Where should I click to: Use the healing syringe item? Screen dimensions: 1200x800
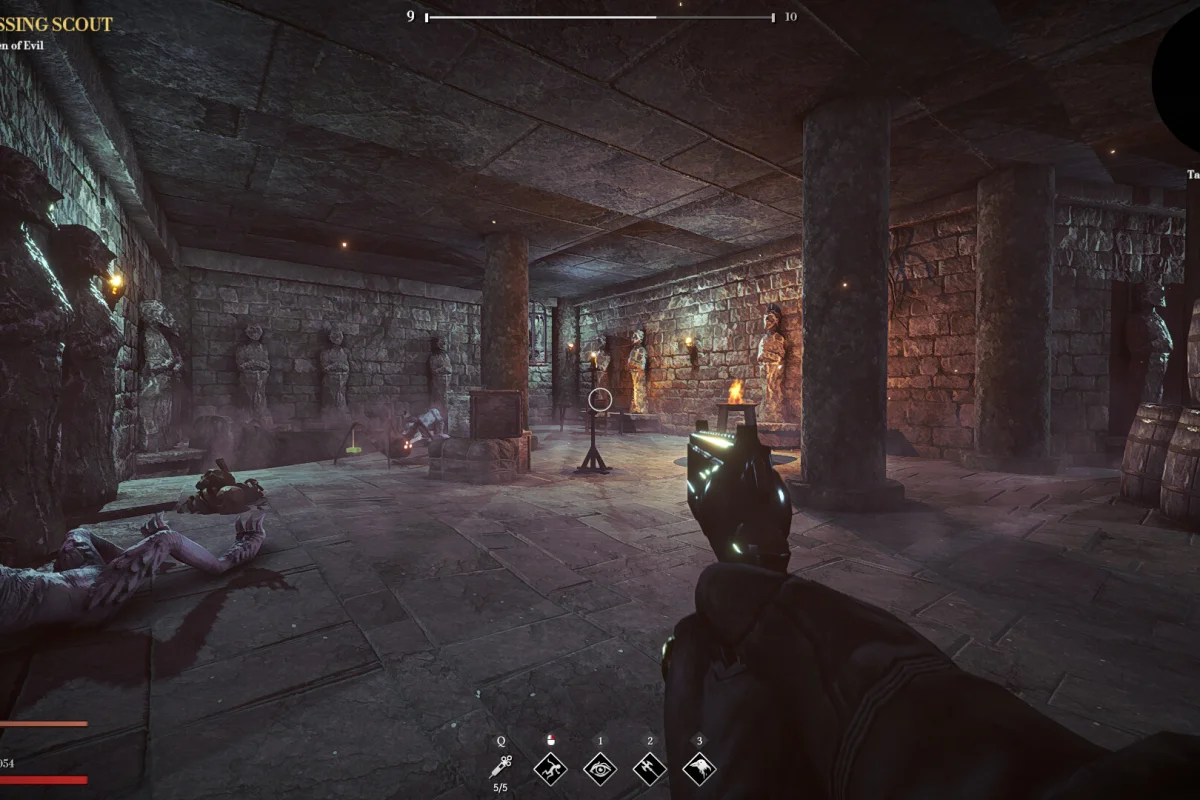[501, 767]
